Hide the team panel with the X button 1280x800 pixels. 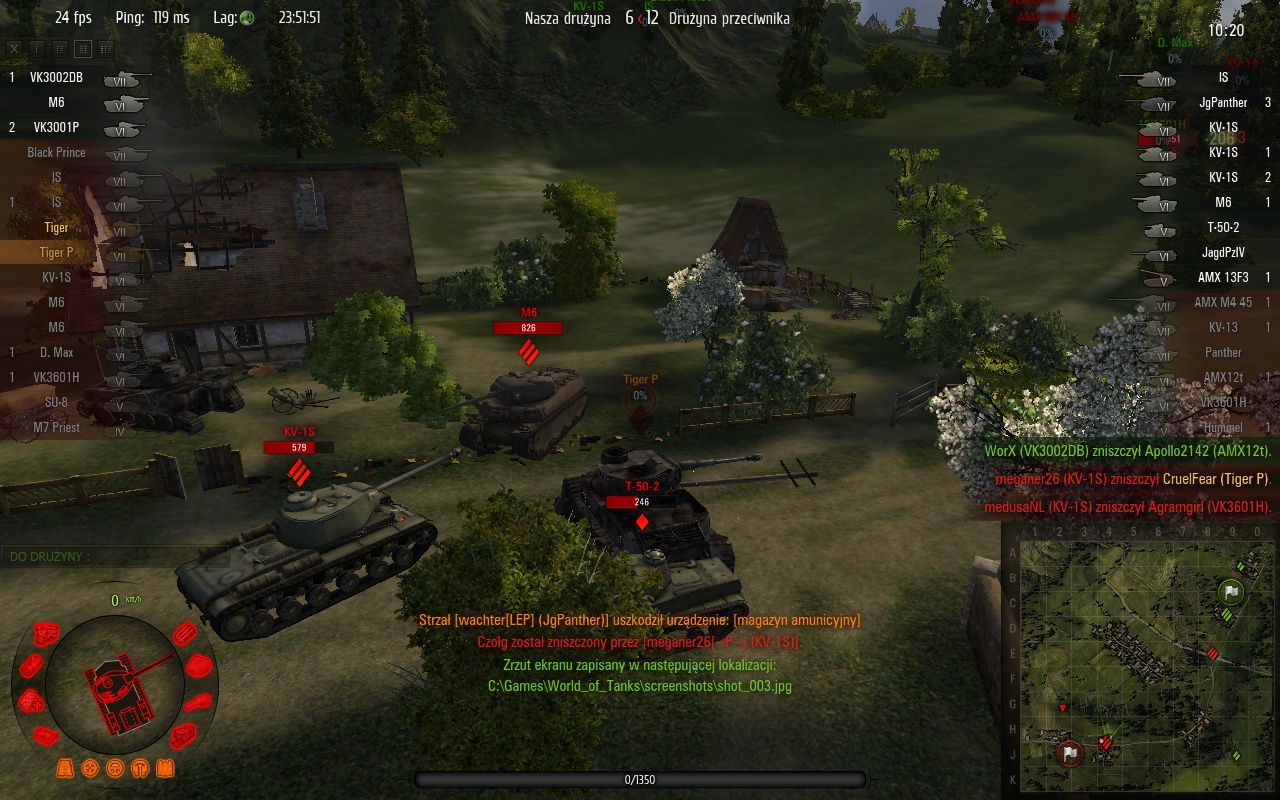point(14,48)
